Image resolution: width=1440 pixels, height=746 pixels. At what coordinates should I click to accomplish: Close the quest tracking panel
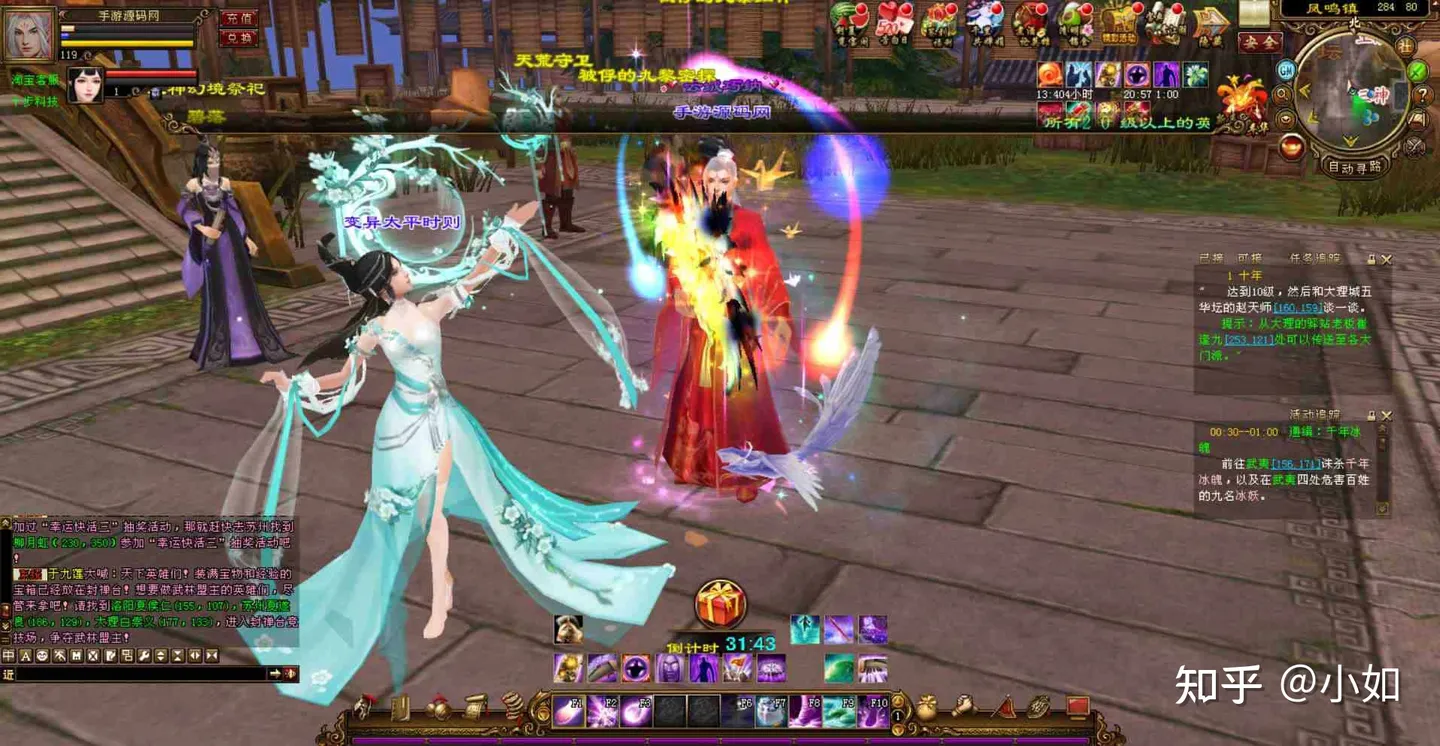point(1387,259)
